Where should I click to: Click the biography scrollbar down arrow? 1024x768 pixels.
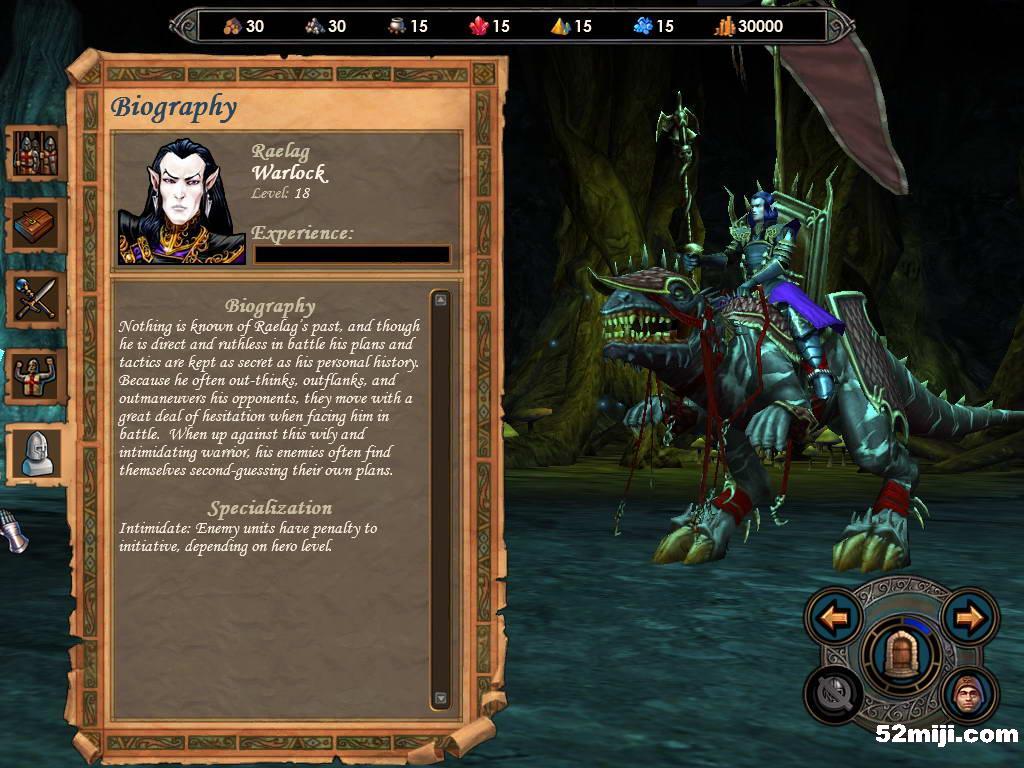coord(441,698)
